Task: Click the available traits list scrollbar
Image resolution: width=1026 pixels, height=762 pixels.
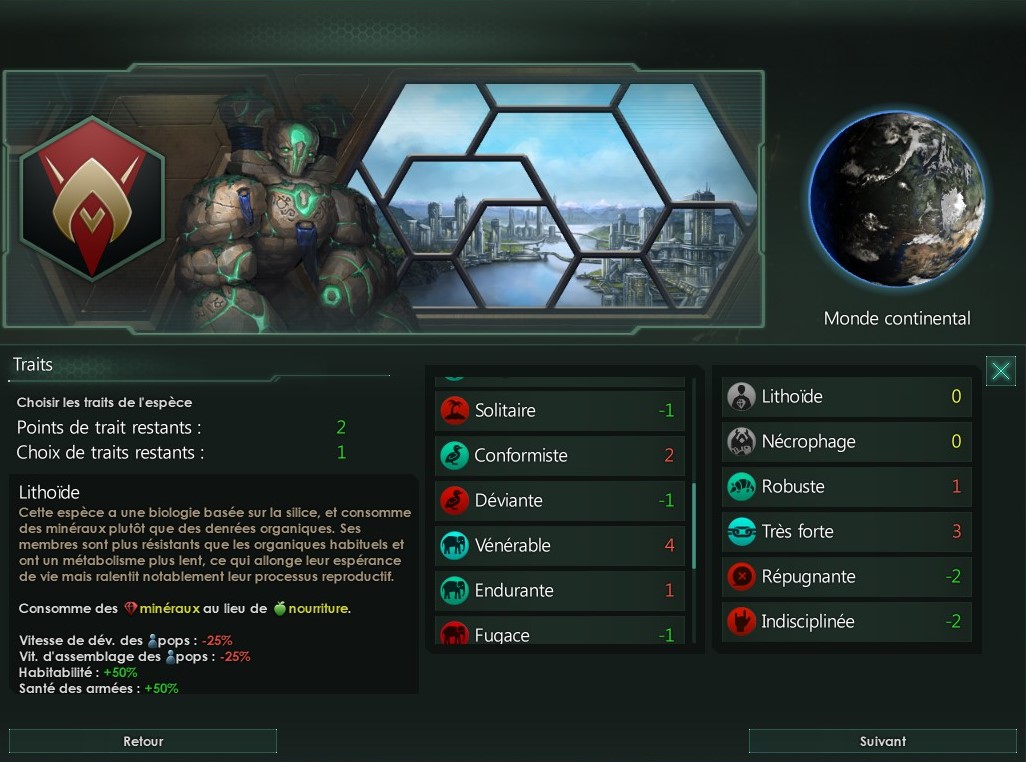Action: 693,525
